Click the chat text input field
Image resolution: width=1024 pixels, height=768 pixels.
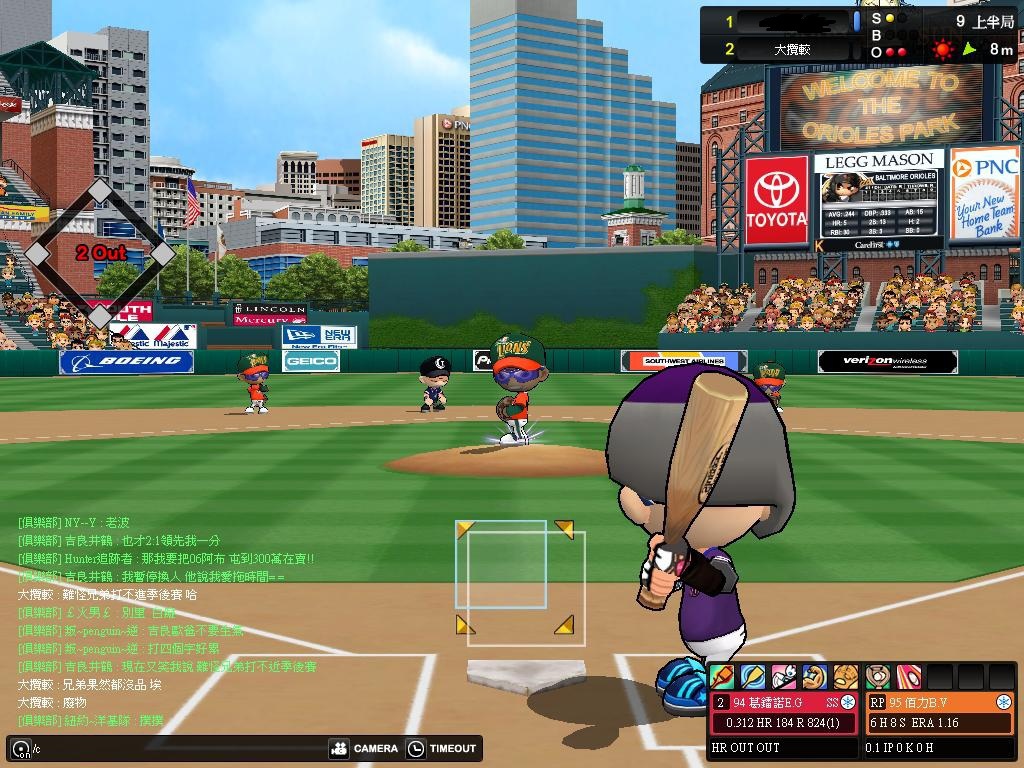(x=170, y=748)
